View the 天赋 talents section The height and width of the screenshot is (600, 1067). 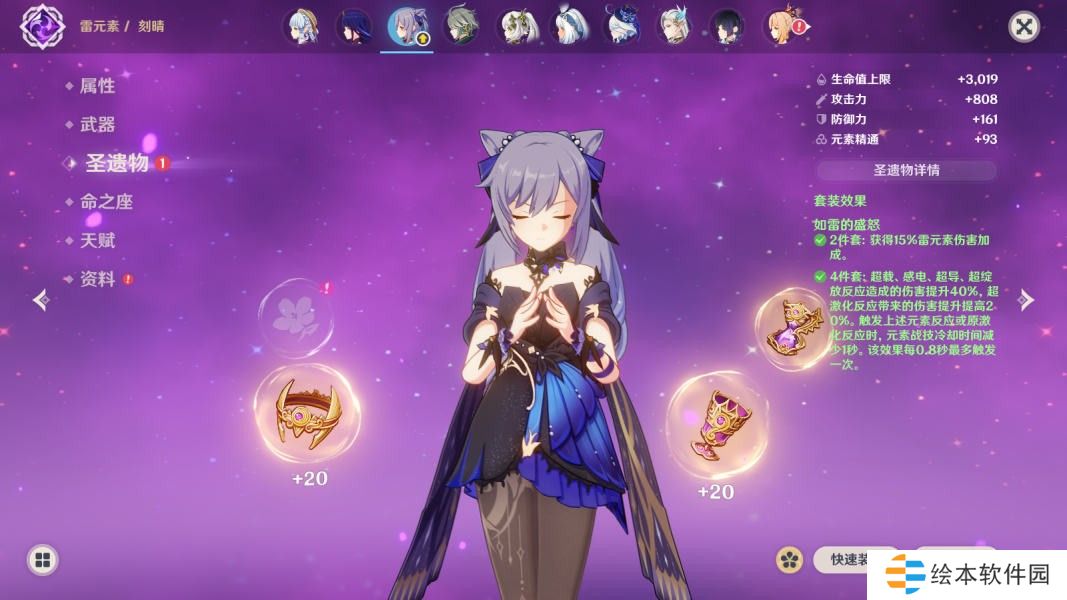97,241
